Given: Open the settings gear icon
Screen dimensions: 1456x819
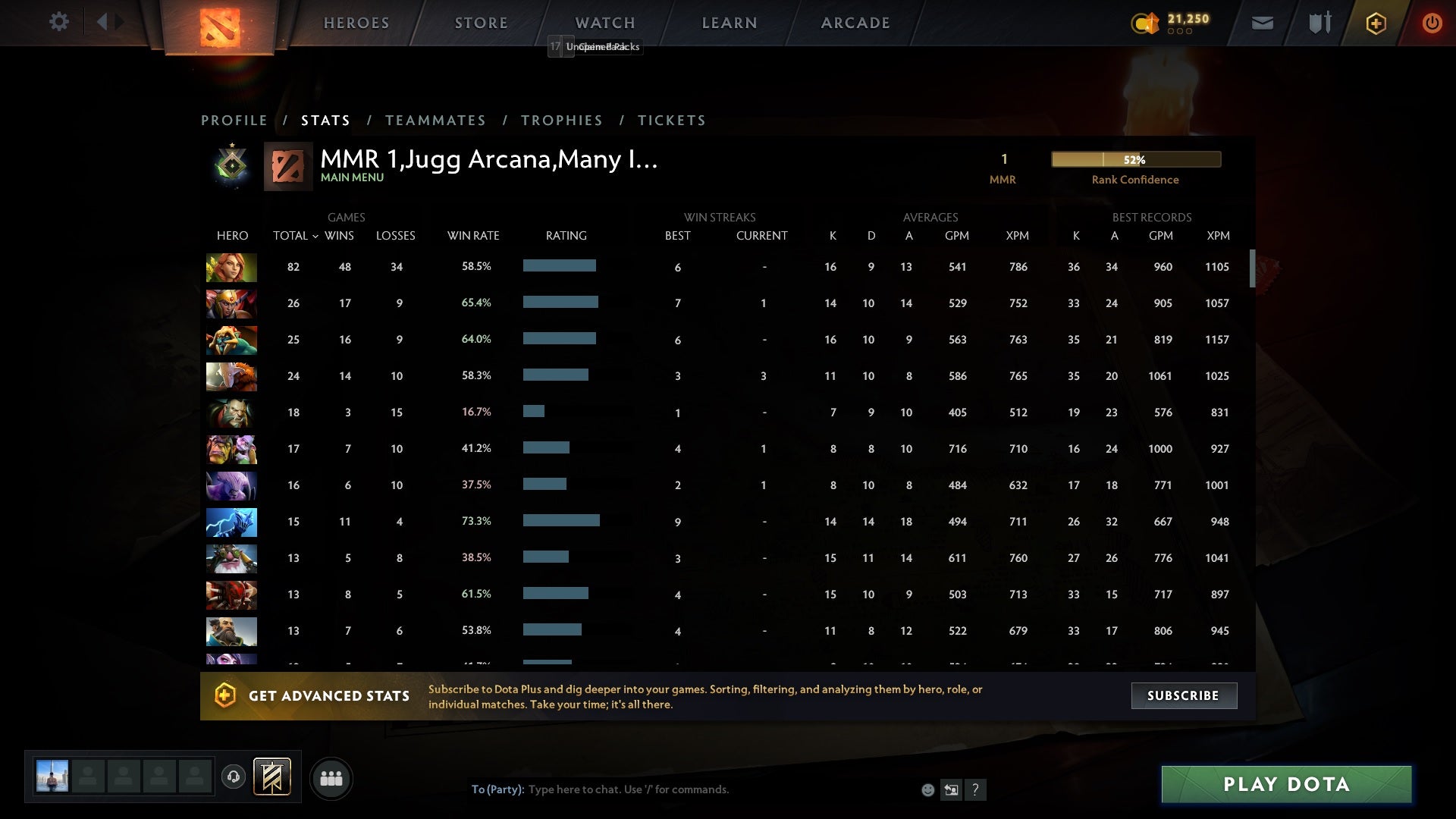Looking at the screenshot, I should [x=59, y=22].
